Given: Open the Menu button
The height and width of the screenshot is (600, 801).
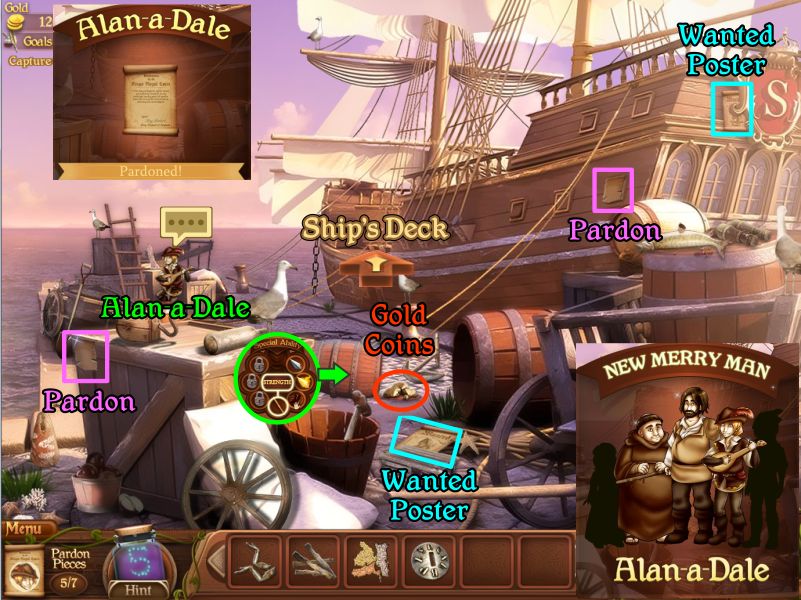Looking at the screenshot, I should point(29,529).
